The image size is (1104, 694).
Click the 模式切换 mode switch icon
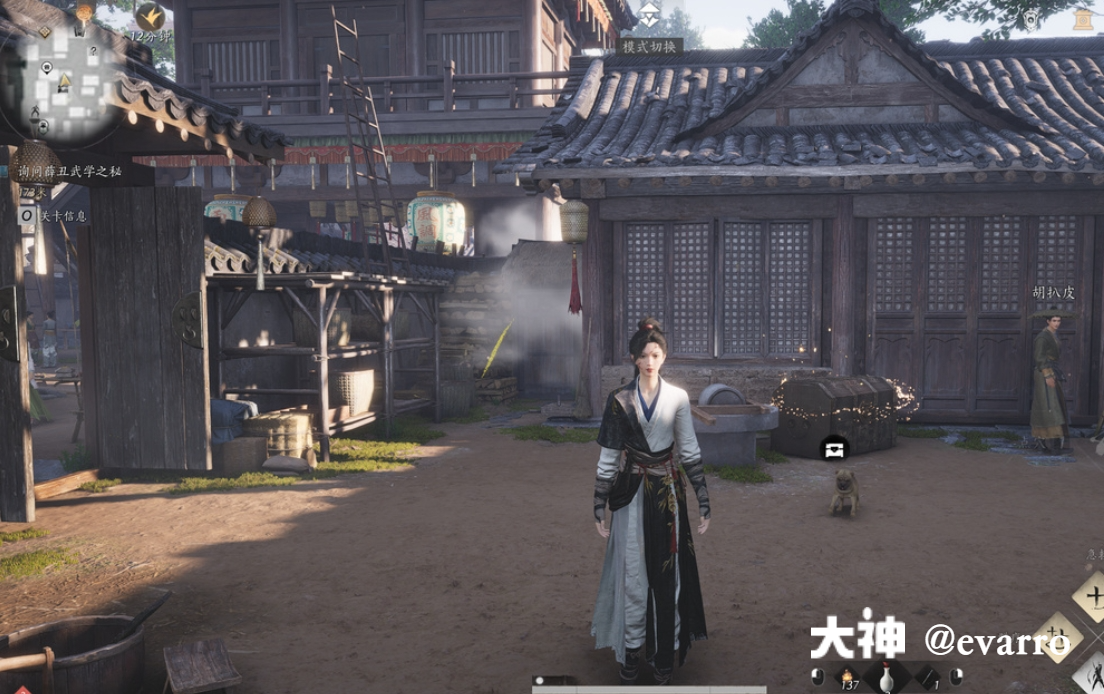[650, 14]
